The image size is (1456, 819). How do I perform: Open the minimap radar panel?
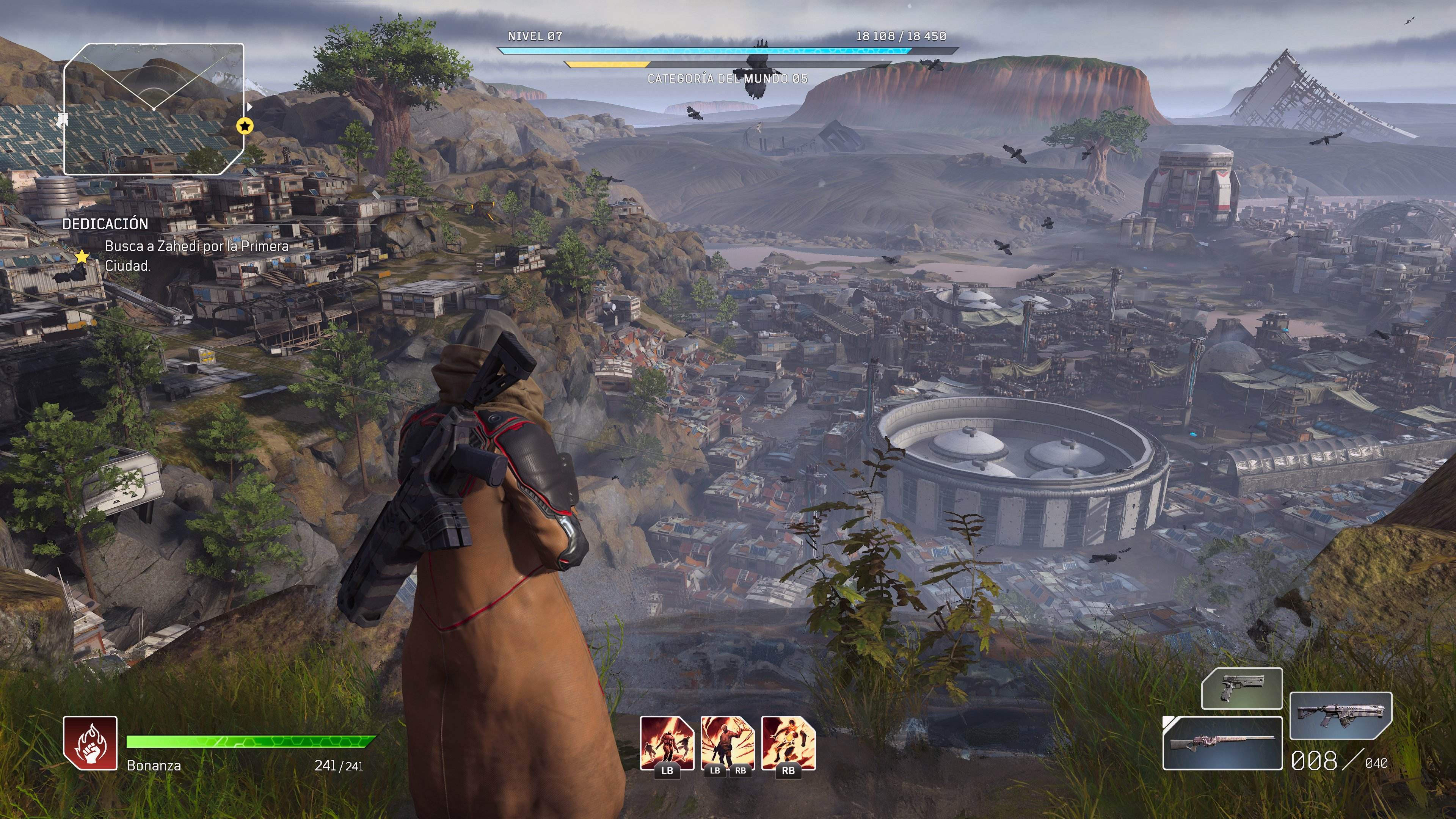pos(153,109)
